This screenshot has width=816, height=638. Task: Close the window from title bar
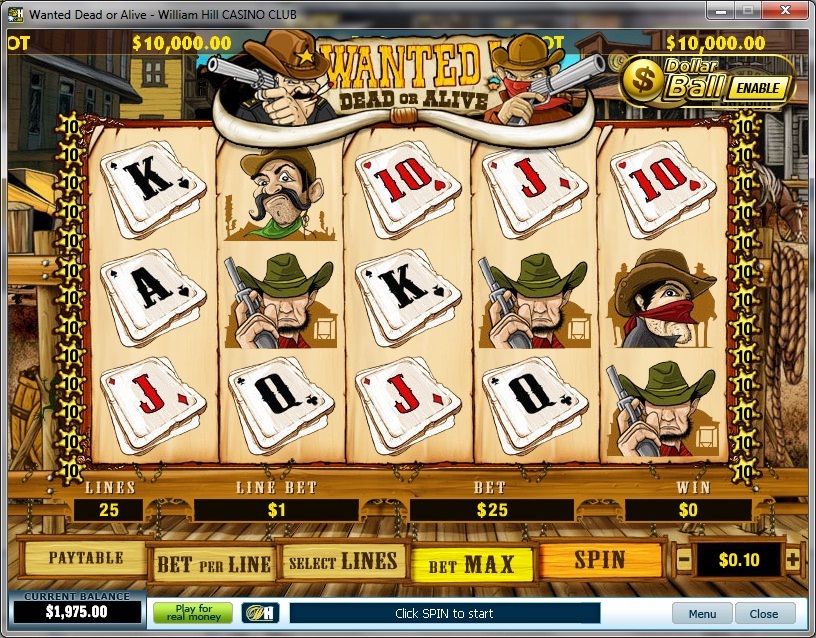[x=786, y=9]
